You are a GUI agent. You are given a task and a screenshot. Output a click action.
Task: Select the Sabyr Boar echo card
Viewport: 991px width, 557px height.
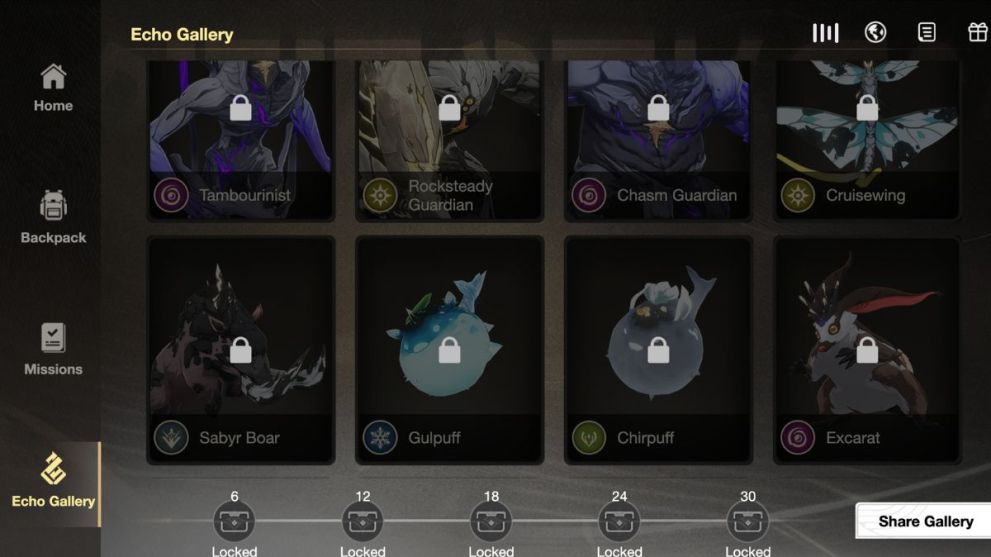point(240,350)
